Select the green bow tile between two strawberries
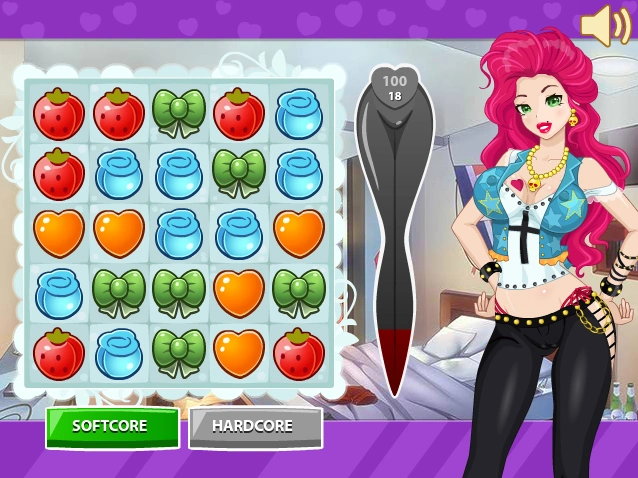Viewport: 638px width, 478px height. pos(179,113)
